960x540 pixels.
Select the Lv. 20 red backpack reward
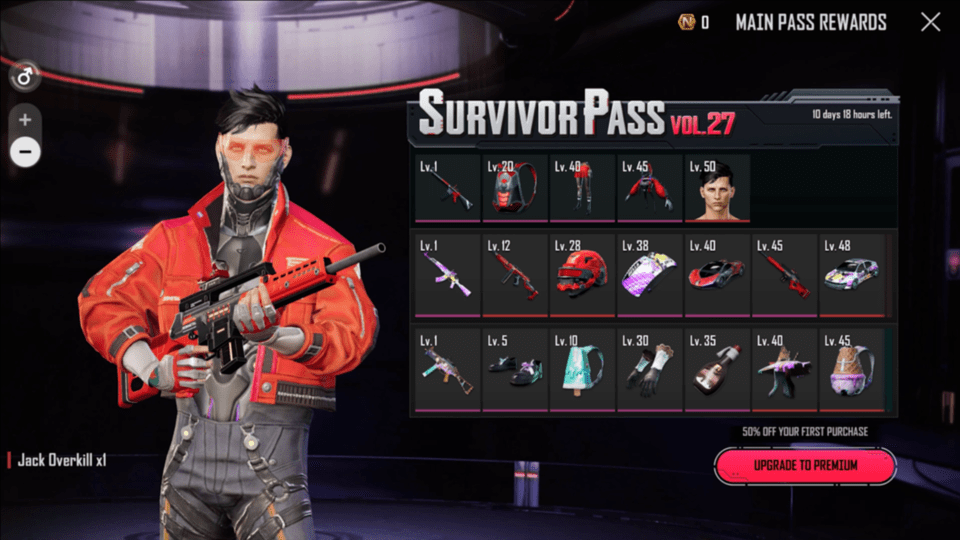(x=514, y=189)
